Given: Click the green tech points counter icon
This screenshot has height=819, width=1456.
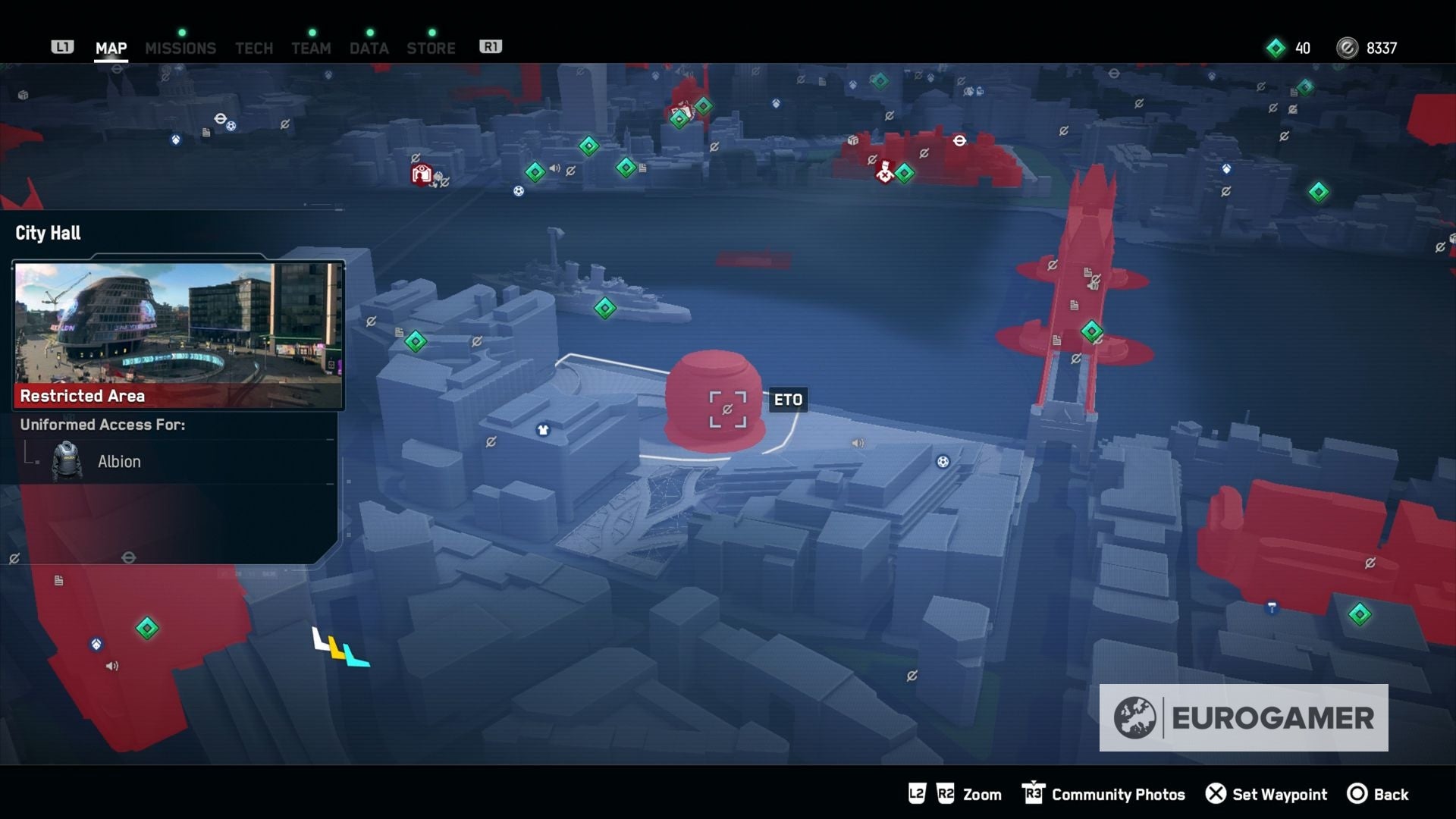Looking at the screenshot, I should (x=1276, y=47).
